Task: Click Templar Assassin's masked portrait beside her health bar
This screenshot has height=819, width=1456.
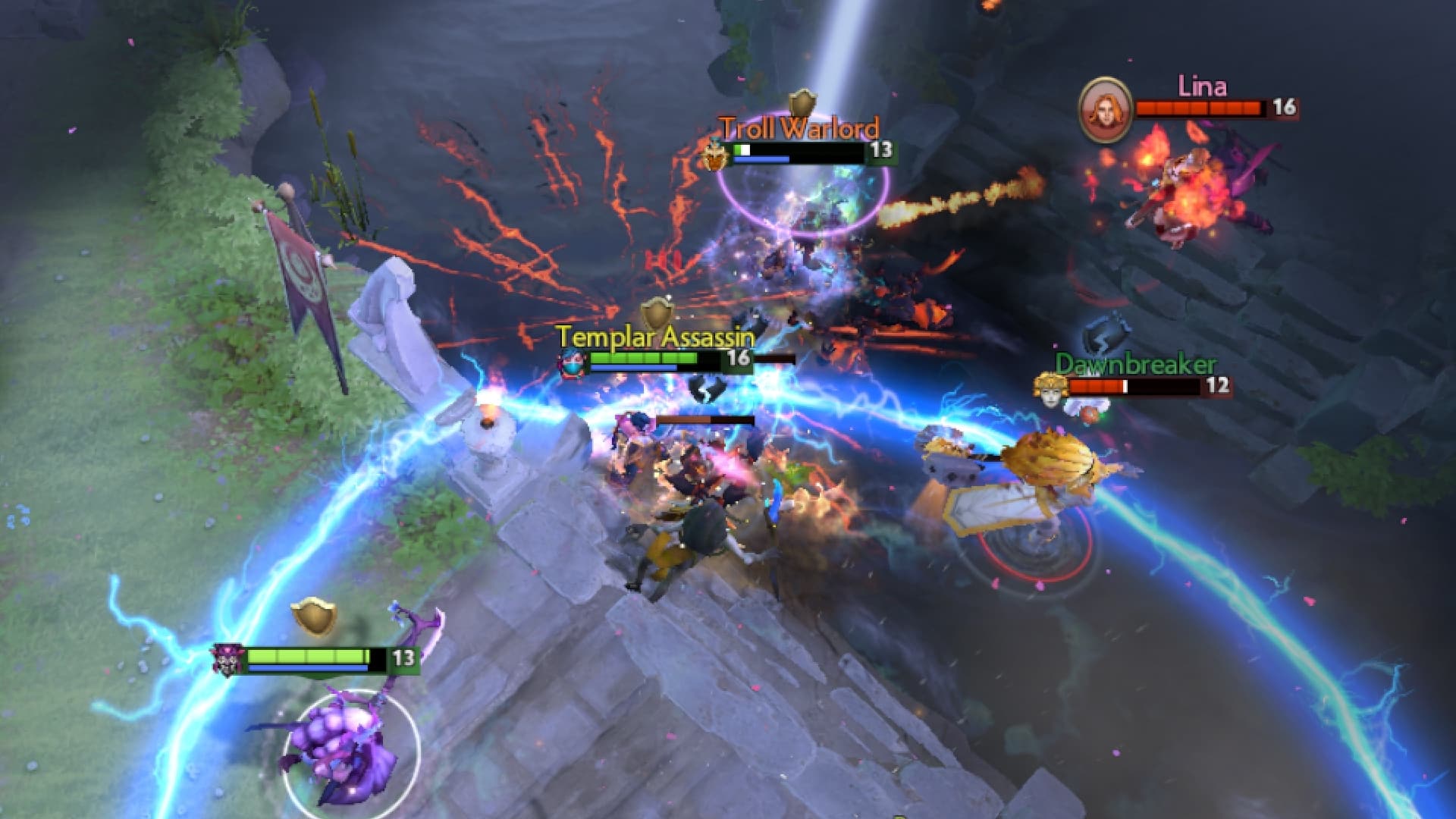Action: (573, 364)
